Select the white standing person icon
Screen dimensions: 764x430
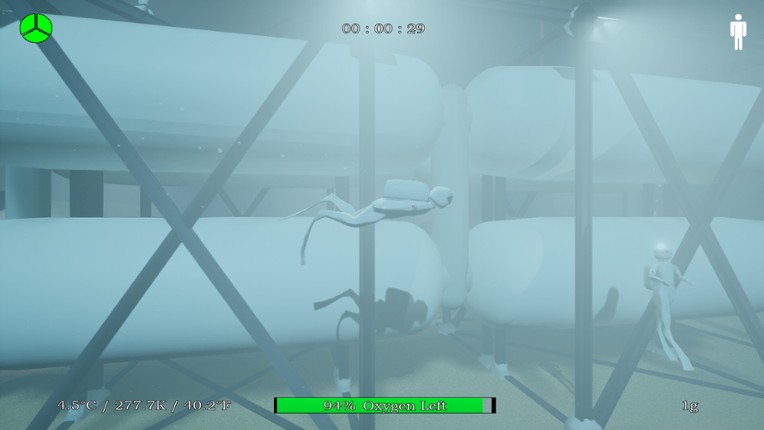pos(738,31)
